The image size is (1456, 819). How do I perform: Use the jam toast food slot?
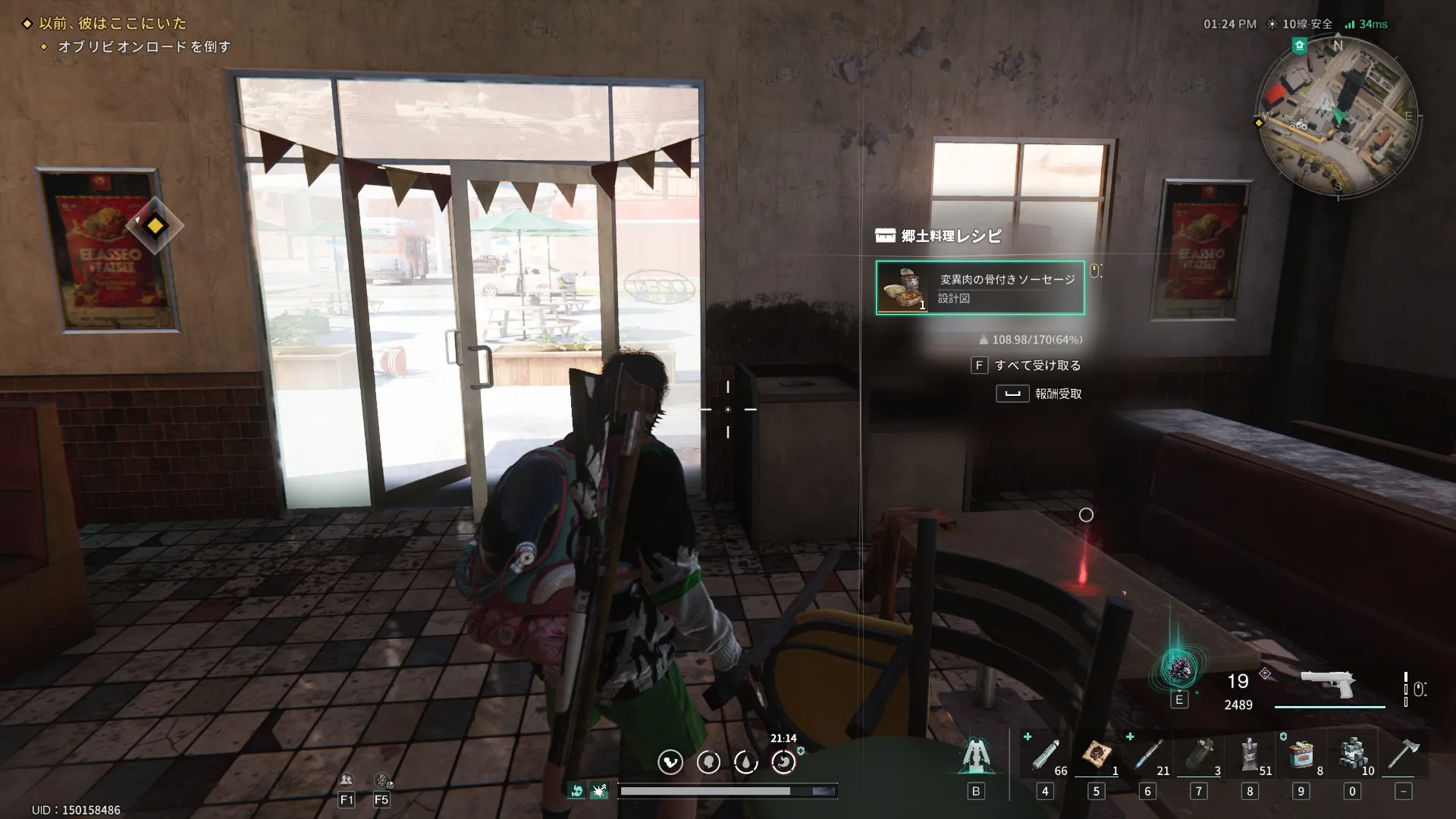tap(1097, 755)
